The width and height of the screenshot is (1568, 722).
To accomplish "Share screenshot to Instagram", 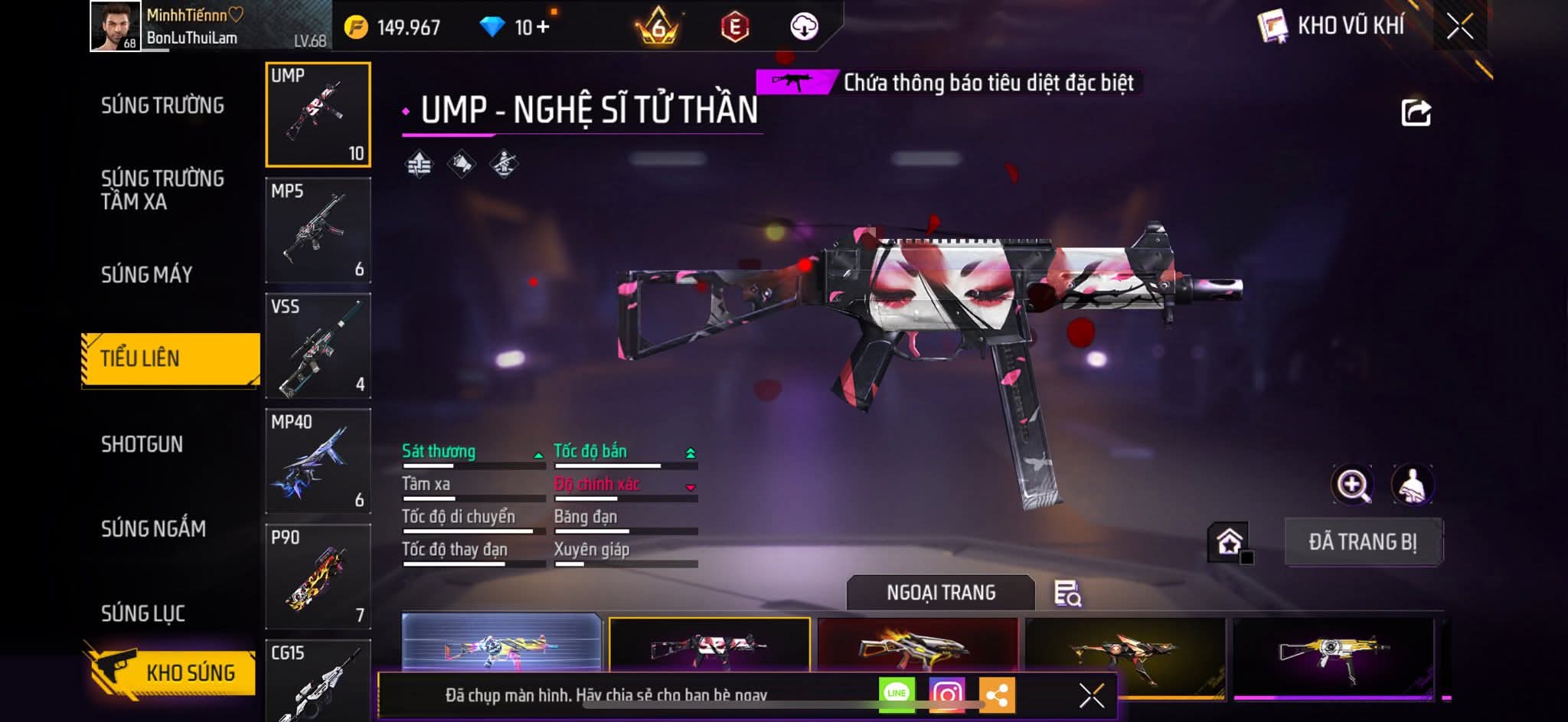I will click(947, 694).
